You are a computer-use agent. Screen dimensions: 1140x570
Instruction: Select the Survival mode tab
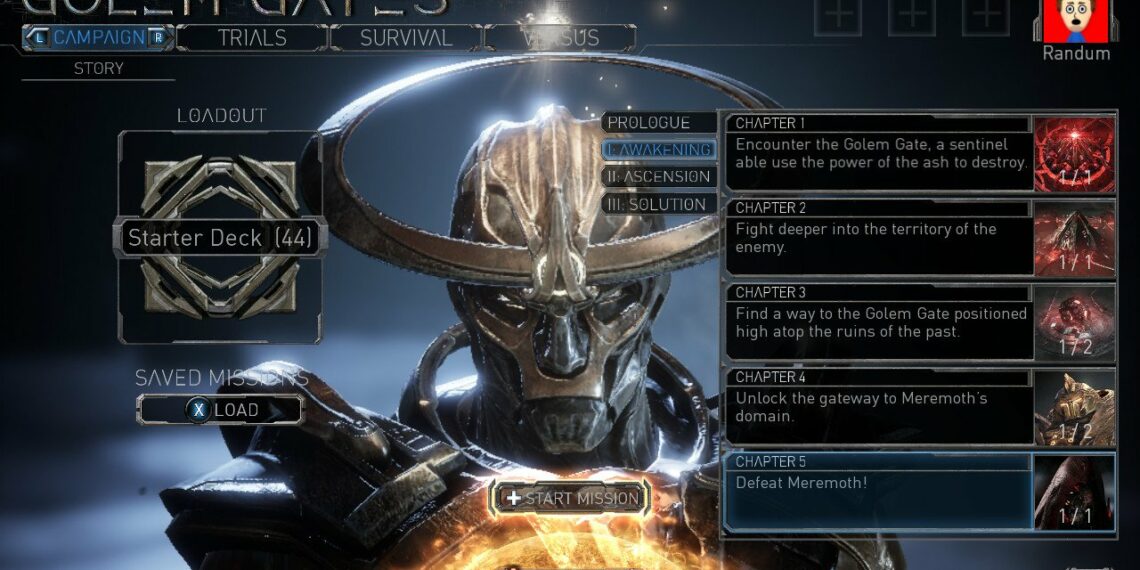click(406, 38)
